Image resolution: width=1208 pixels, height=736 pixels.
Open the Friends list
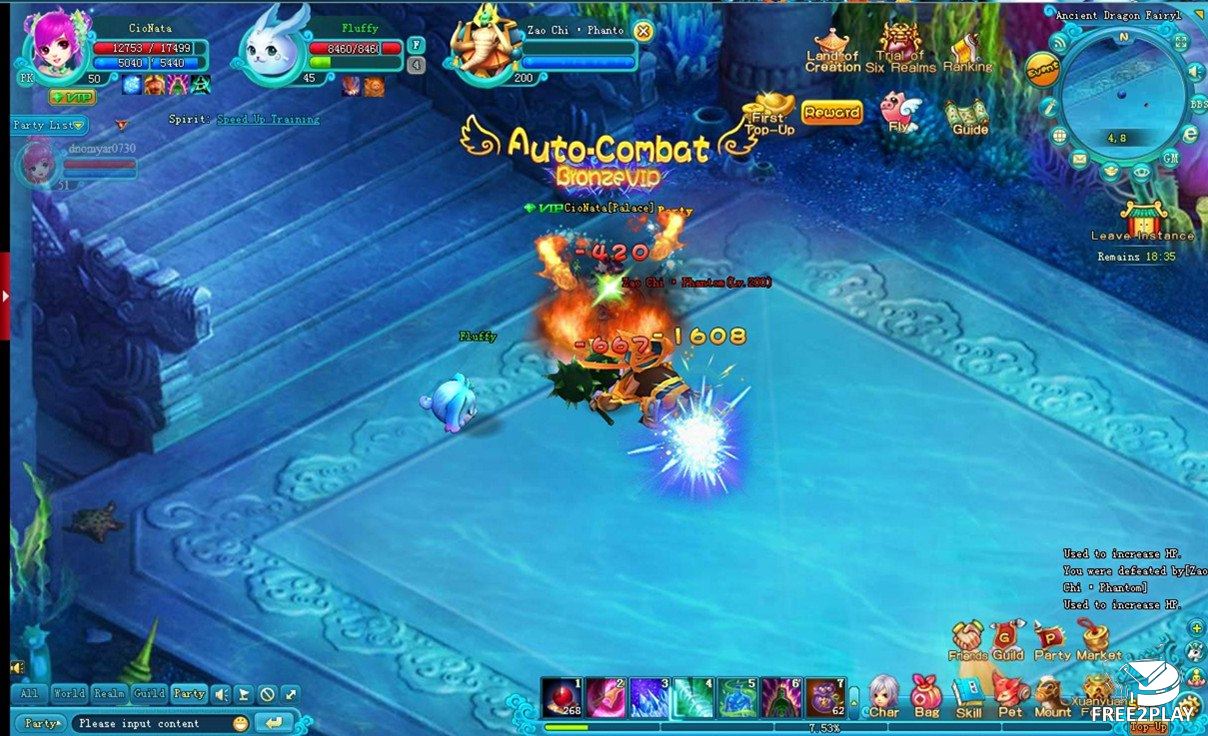point(967,640)
